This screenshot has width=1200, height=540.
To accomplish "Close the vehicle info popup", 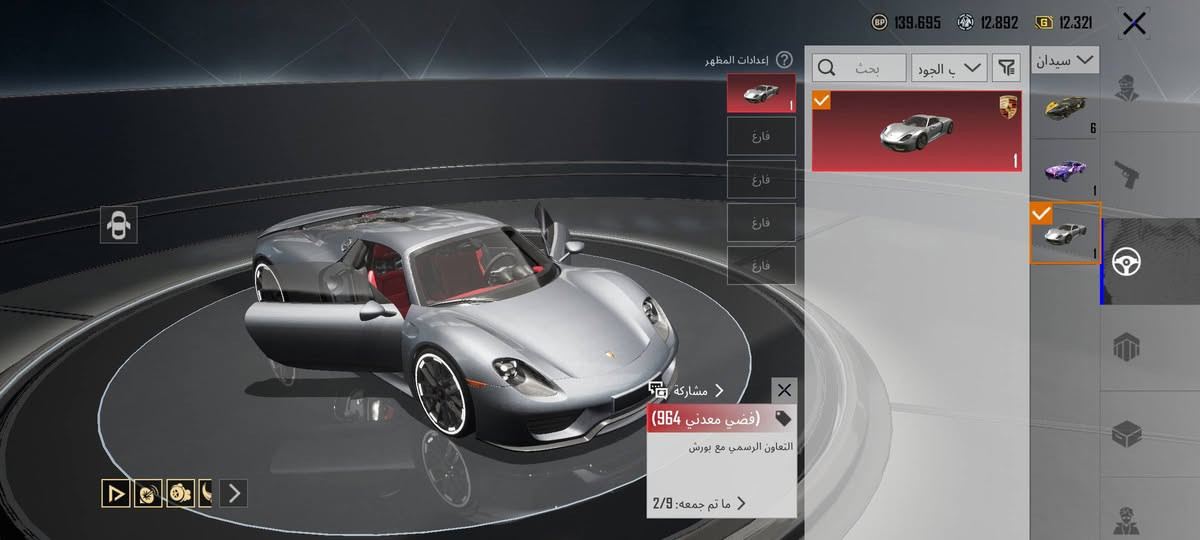I will coord(784,390).
